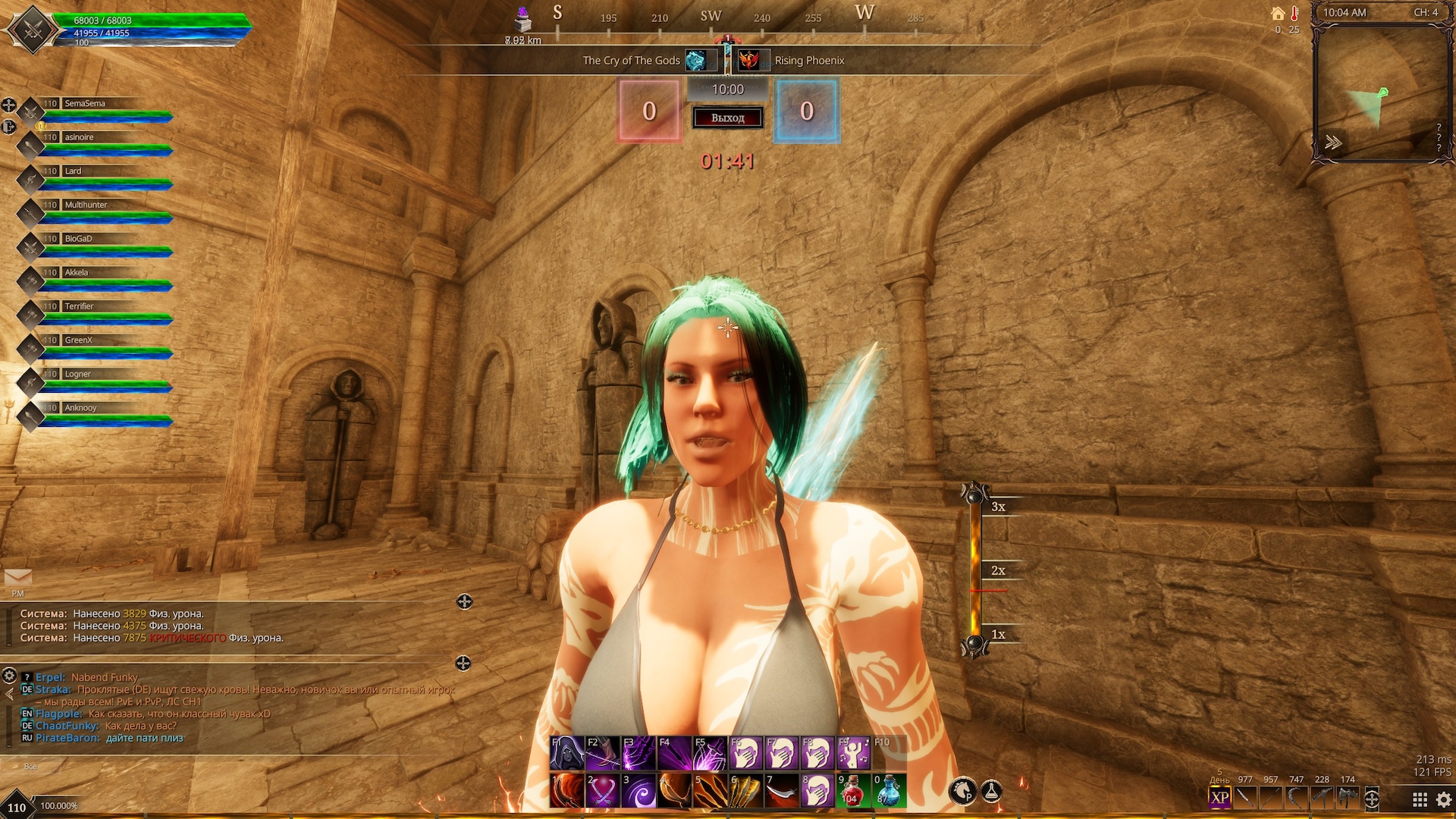Click the horse mount button
Image resolution: width=1456 pixels, height=819 pixels.
pos(963,791)
